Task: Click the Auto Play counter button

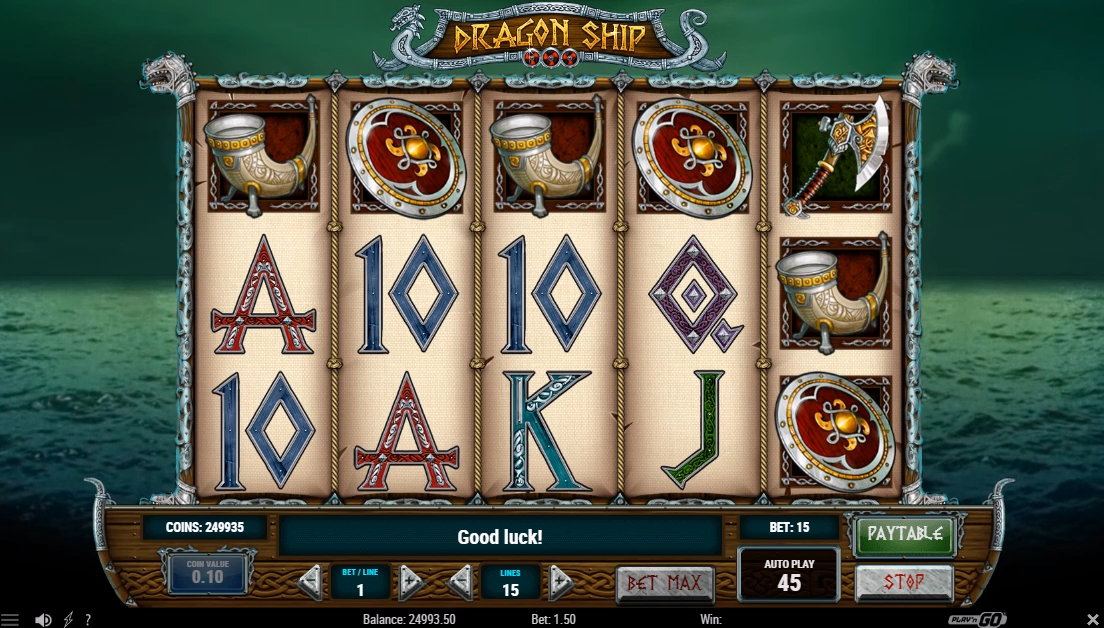Action: [x=789, y=575]
